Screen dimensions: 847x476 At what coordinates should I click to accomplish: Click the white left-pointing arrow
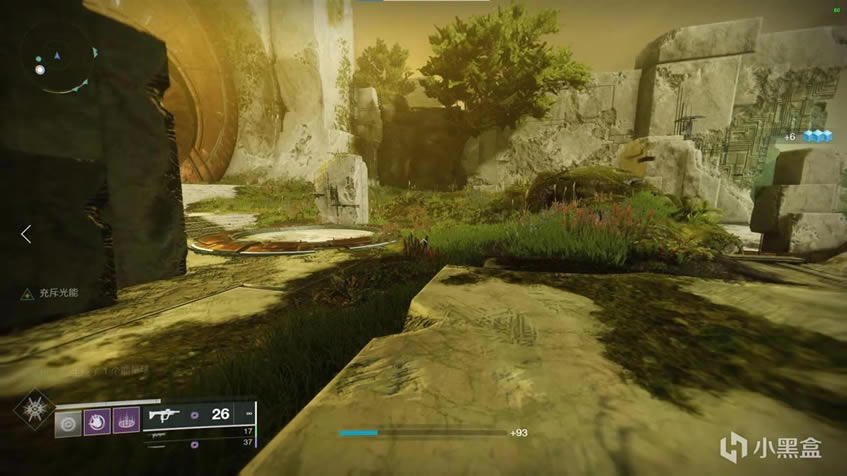point(26,234)
